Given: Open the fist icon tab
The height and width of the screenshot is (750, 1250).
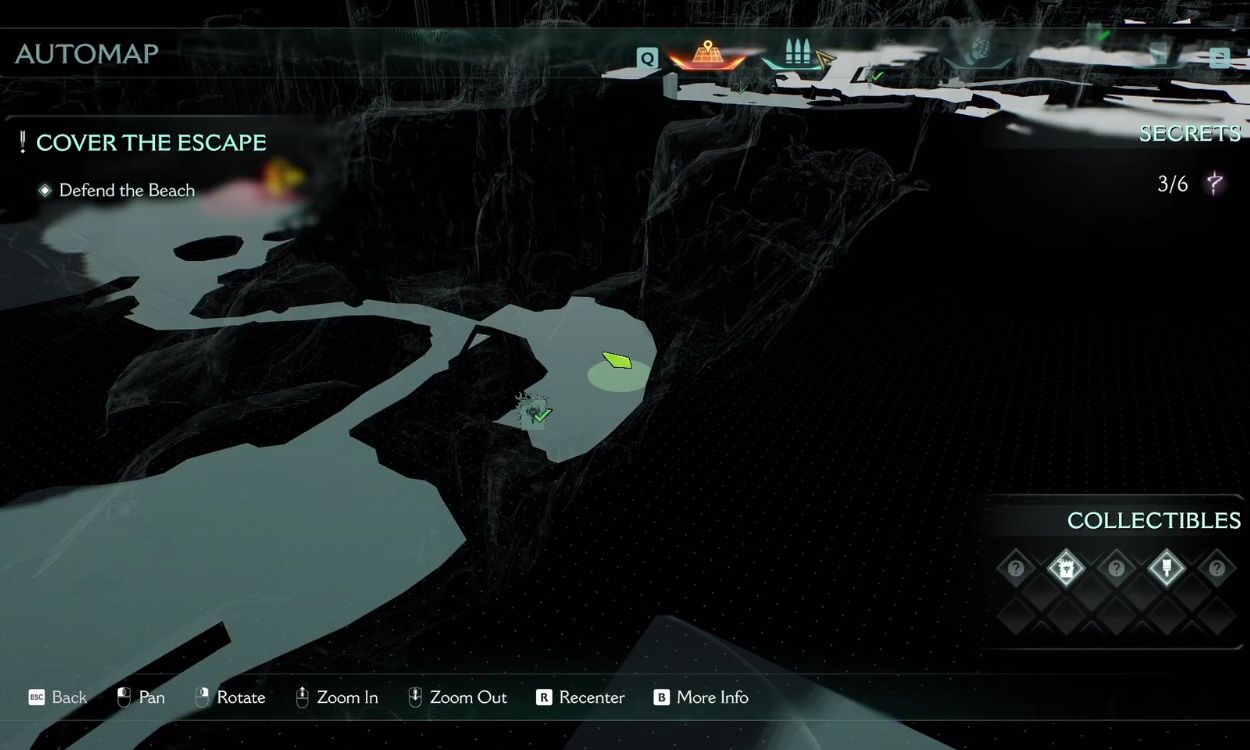Looking at the screenshot, I should (x=979, y=52).
